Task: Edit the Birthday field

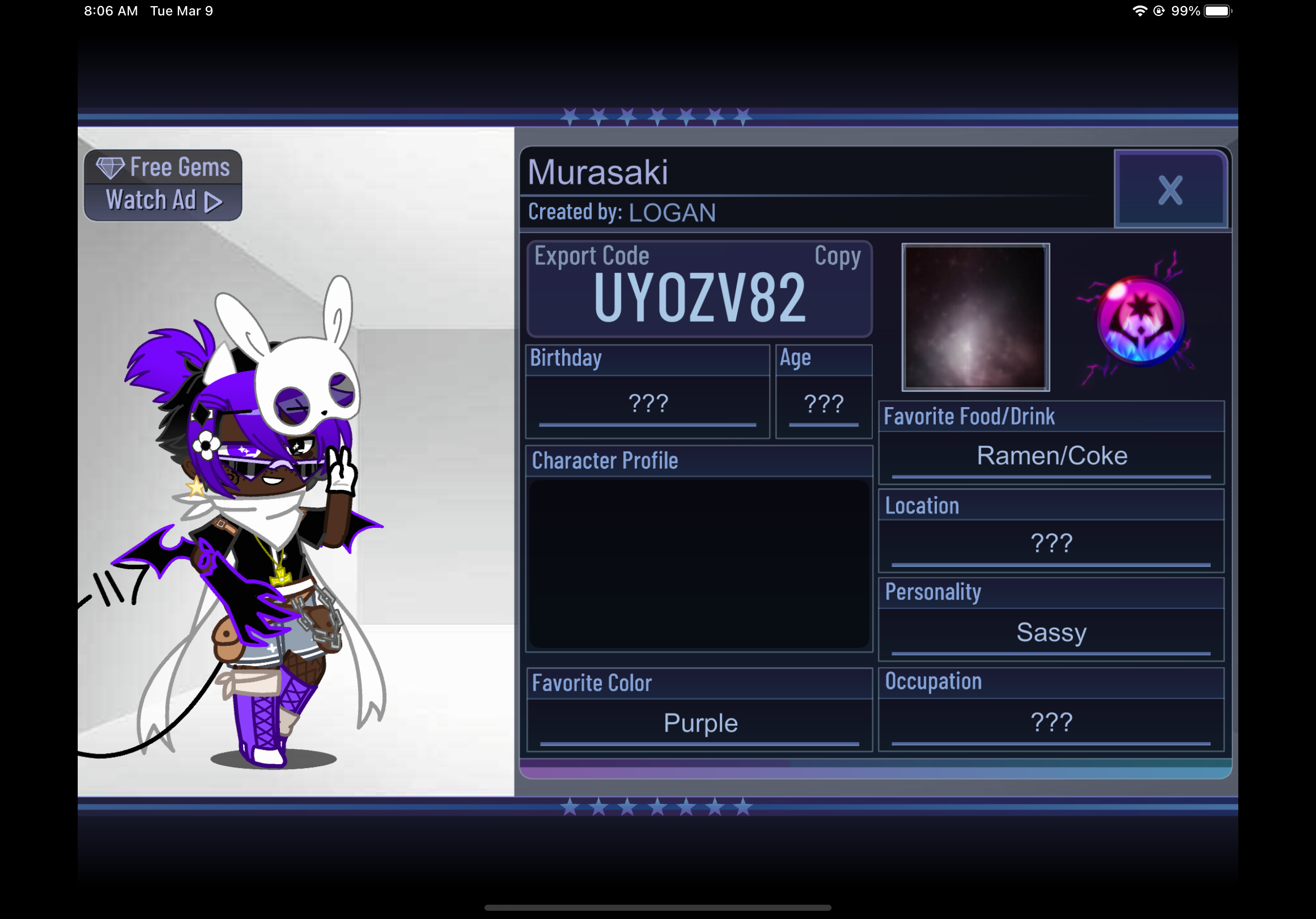Action: [x=648, y=404]
